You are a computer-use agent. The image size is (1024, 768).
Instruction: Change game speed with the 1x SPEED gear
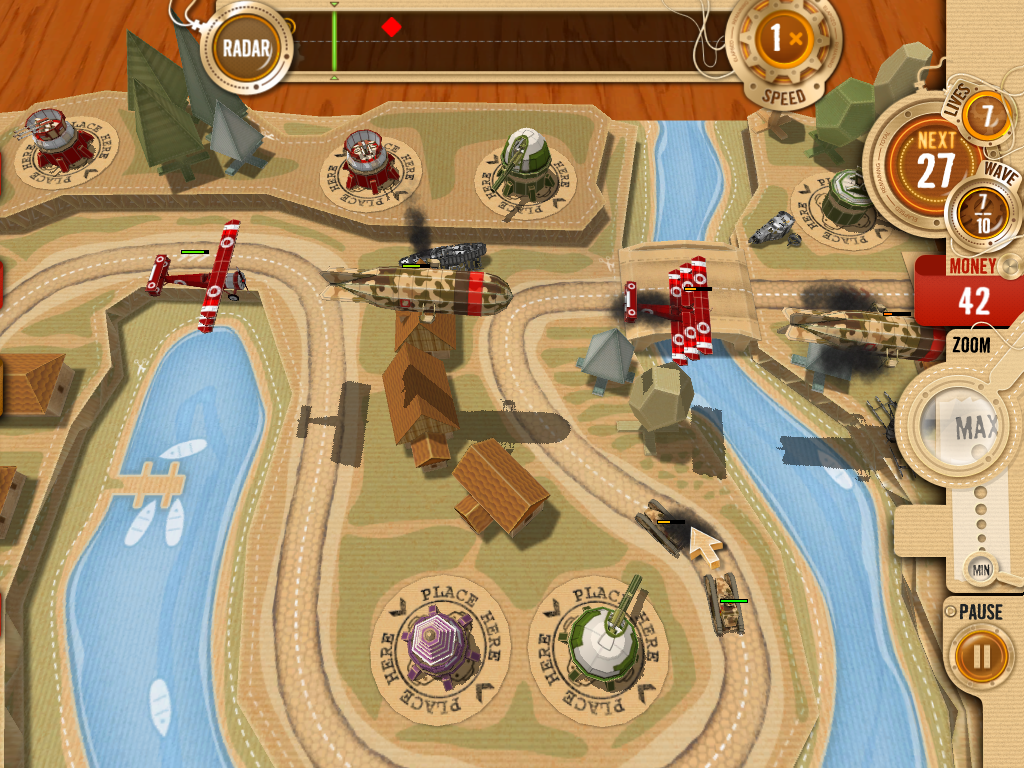click(x=782, y=41)
